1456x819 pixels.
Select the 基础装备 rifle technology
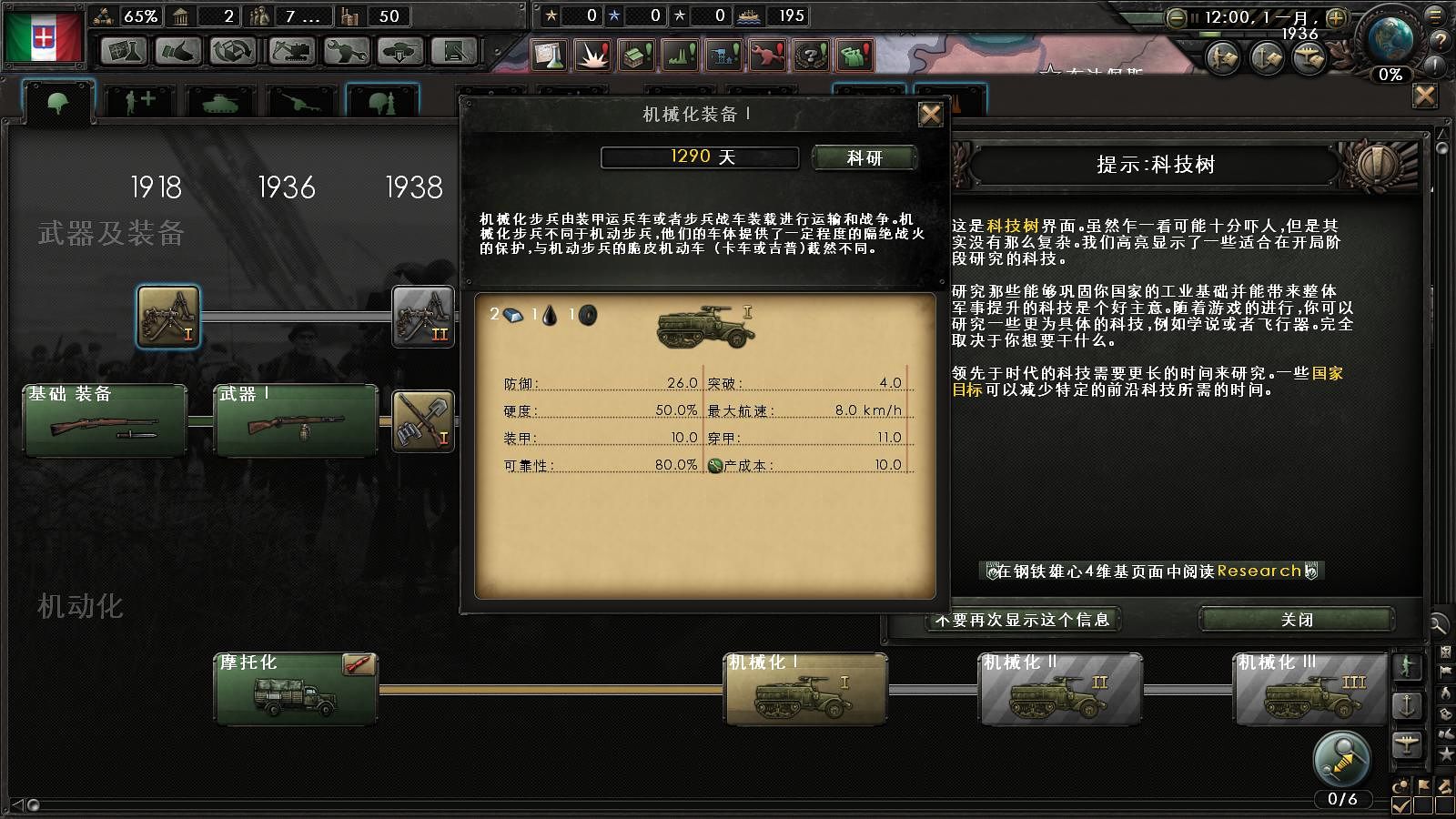(x=105, y=420)
